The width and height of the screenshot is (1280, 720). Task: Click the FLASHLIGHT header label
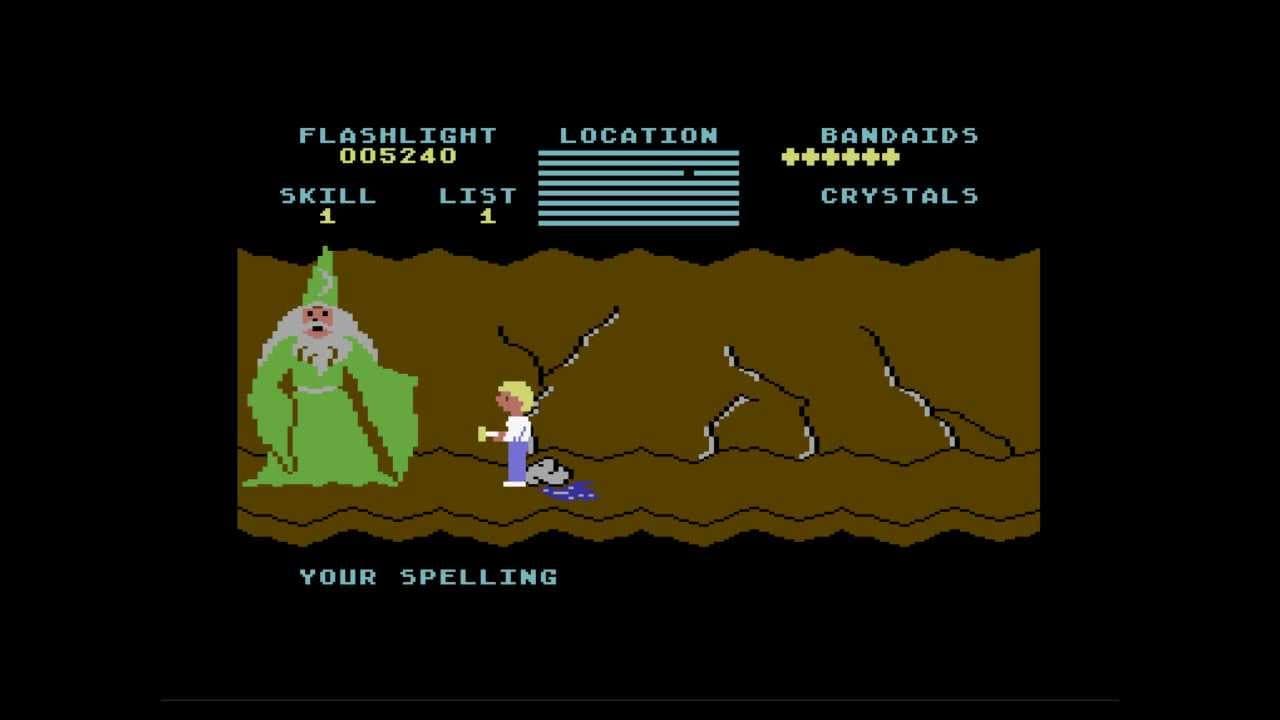pos(397,134)
